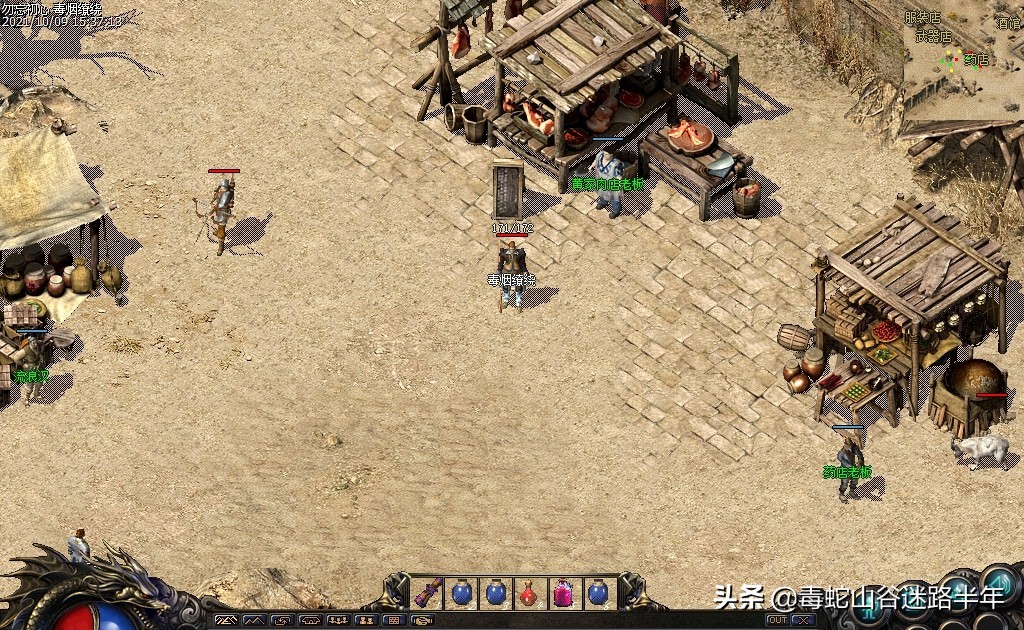
Task: Click the X exit button beside OUT
Action: pos(802,620)
